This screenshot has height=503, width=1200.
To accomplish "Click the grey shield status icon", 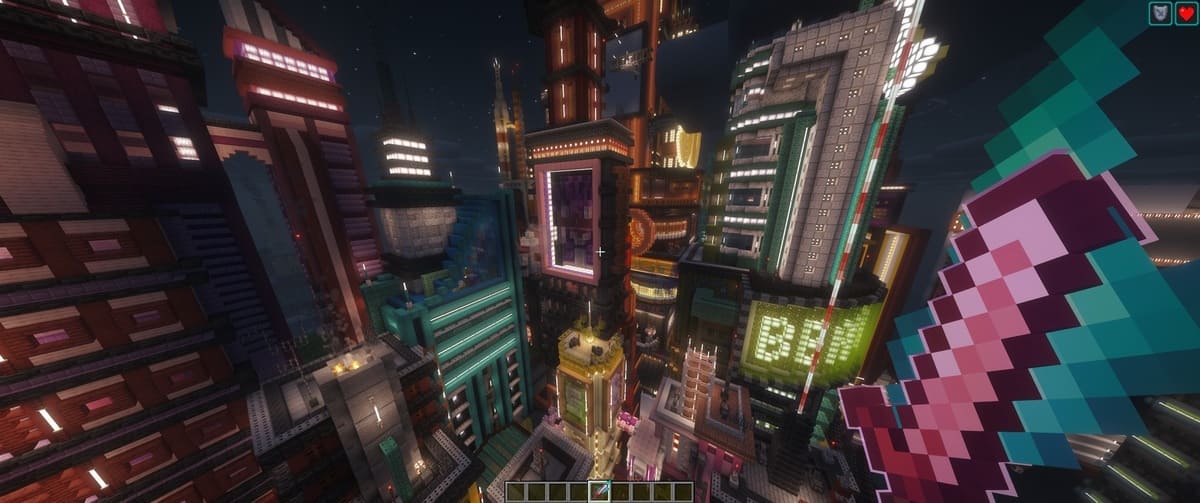I will tap(1161, 14).
